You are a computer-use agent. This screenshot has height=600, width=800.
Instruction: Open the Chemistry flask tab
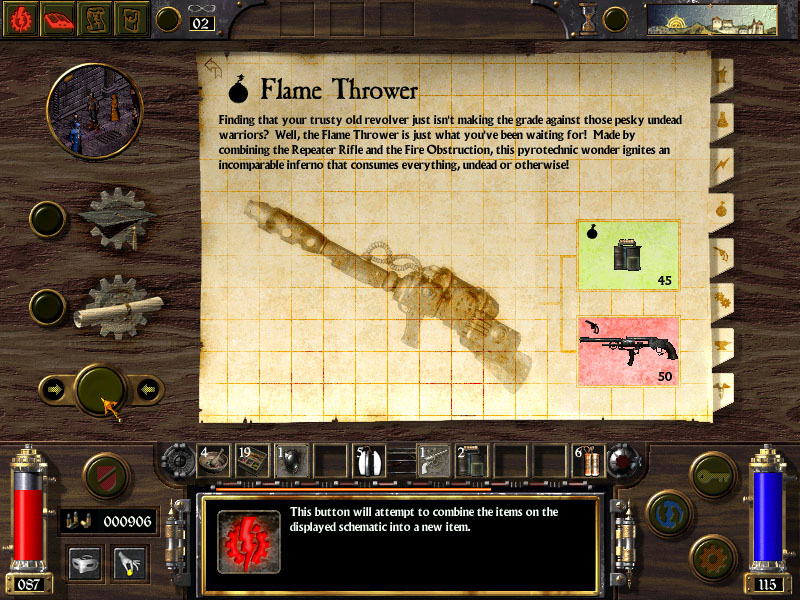tap(721, 118)
